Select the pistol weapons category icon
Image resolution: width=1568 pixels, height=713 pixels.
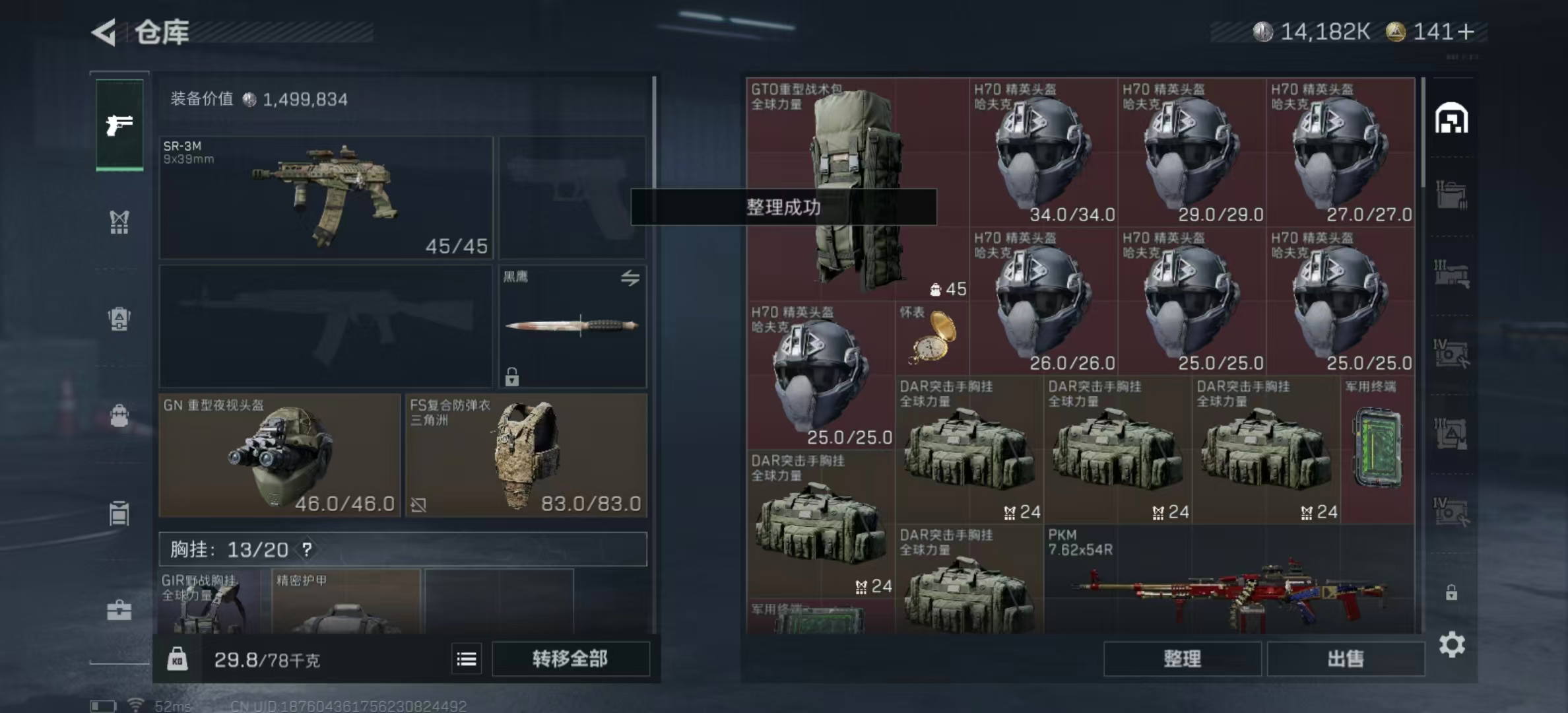point(119,125)
